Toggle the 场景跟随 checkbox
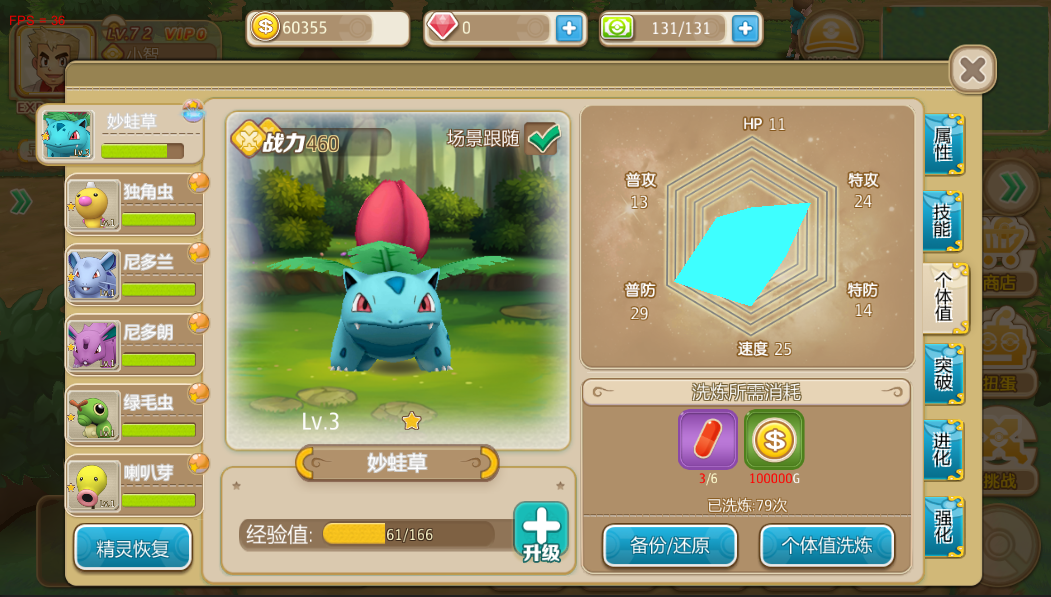The image size is (1051, 597). point(543,138)
